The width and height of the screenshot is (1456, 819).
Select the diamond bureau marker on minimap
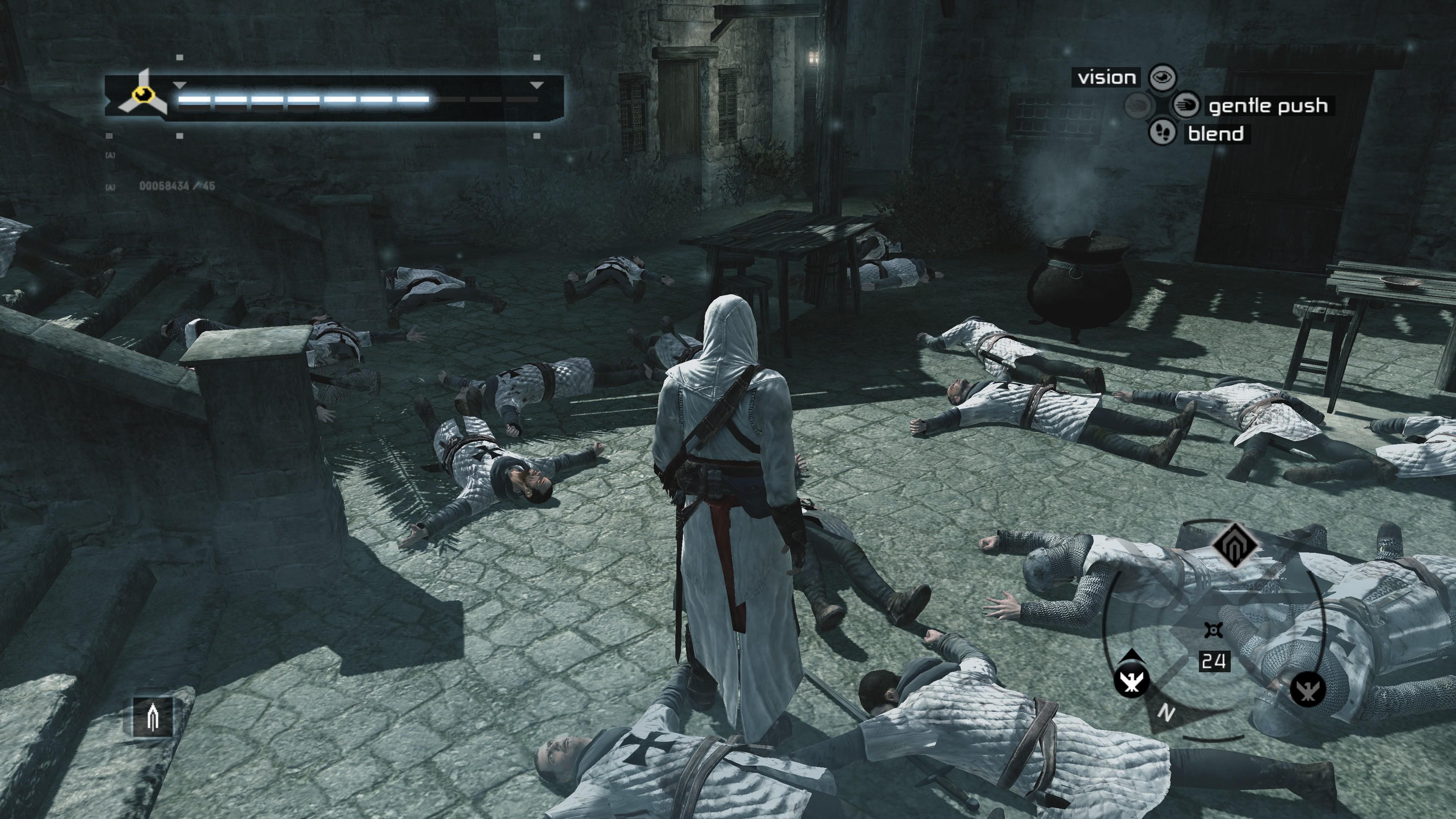click(x=1235, y=546)
